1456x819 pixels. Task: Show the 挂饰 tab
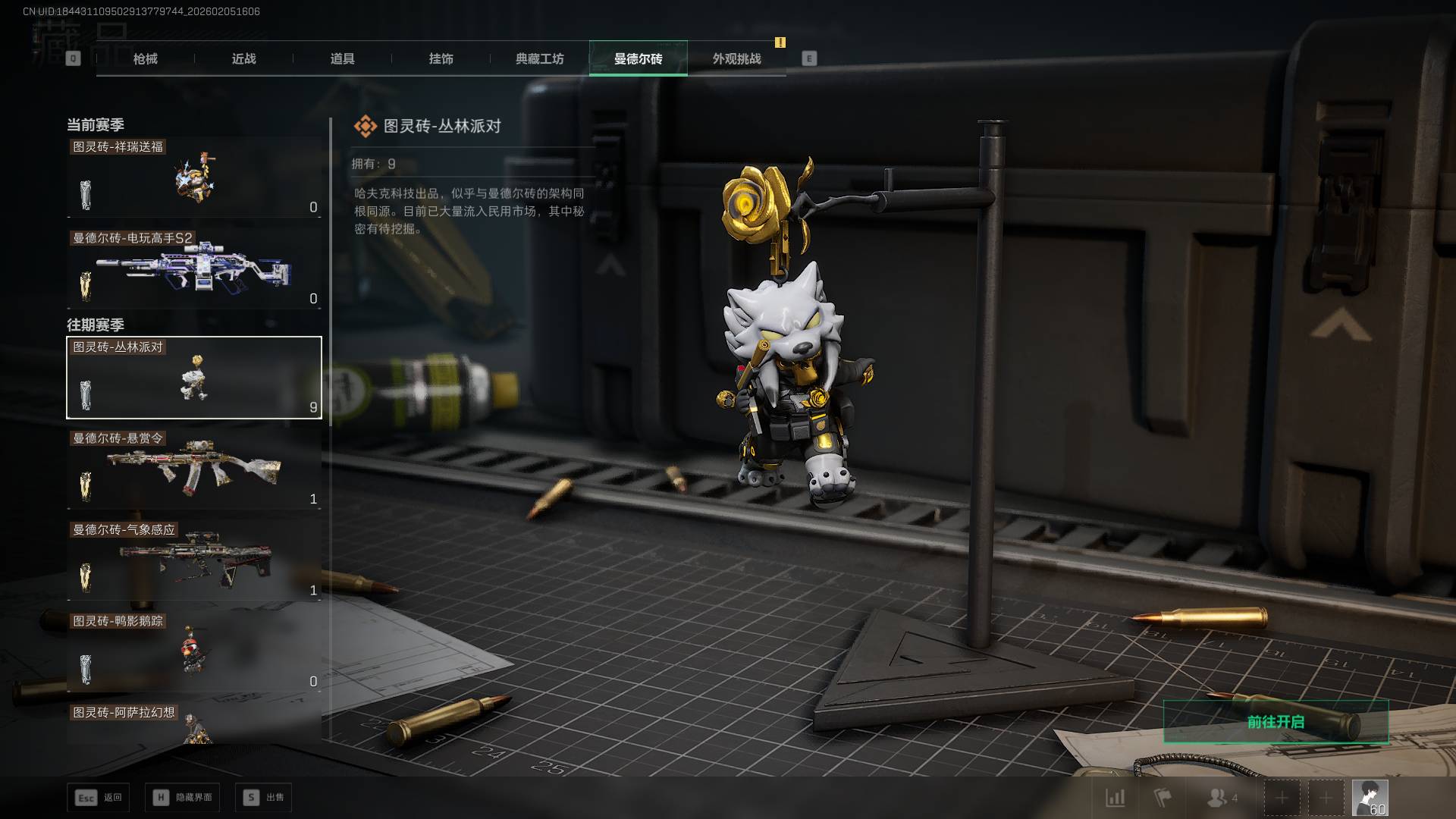(x=441, y=58)
